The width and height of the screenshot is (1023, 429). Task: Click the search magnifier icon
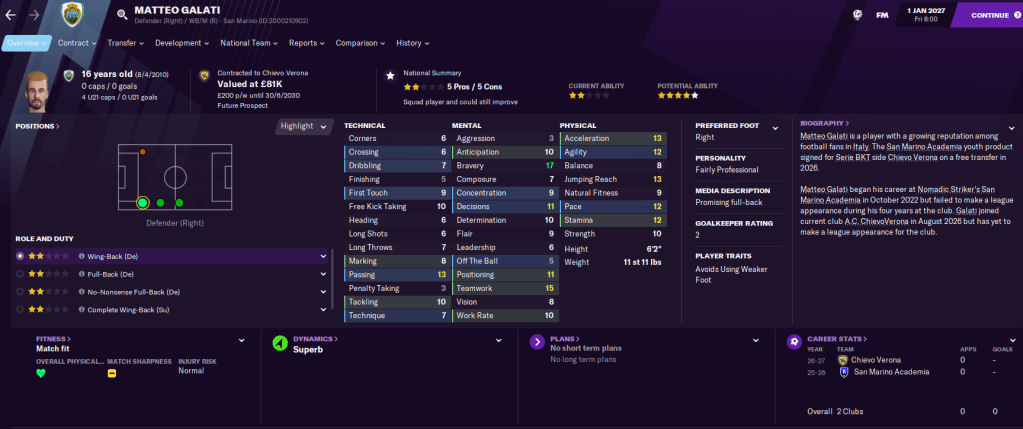[x=122, y=15]
